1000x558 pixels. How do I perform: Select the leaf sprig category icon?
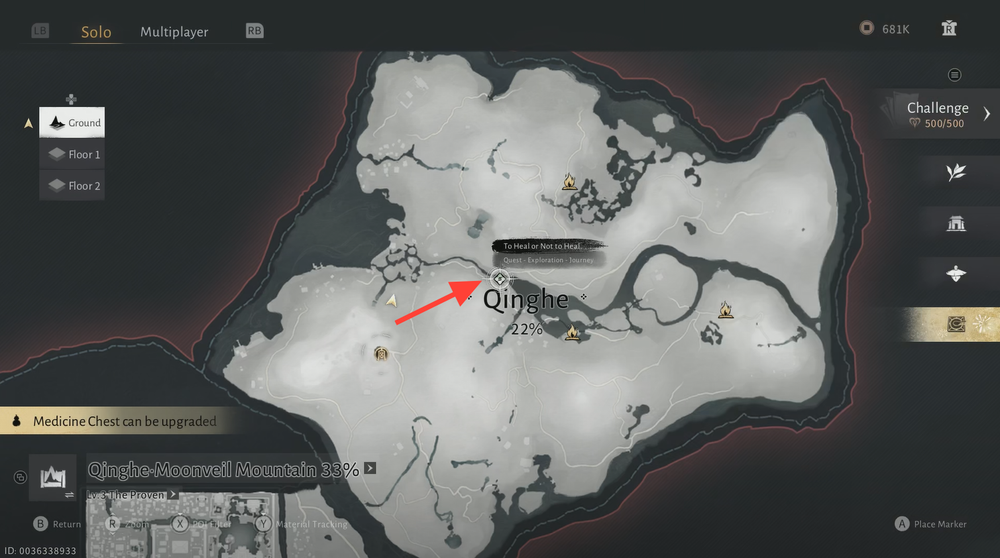click(x=956, y=172)
